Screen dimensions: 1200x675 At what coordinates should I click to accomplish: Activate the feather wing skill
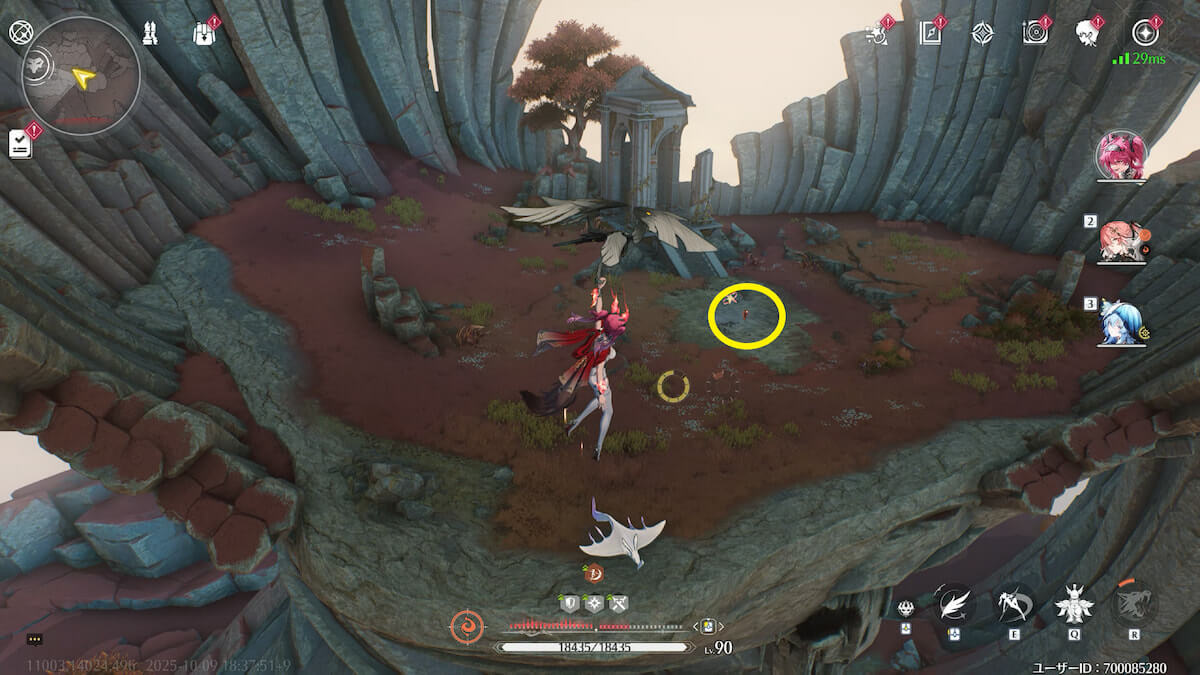point(955,604)
